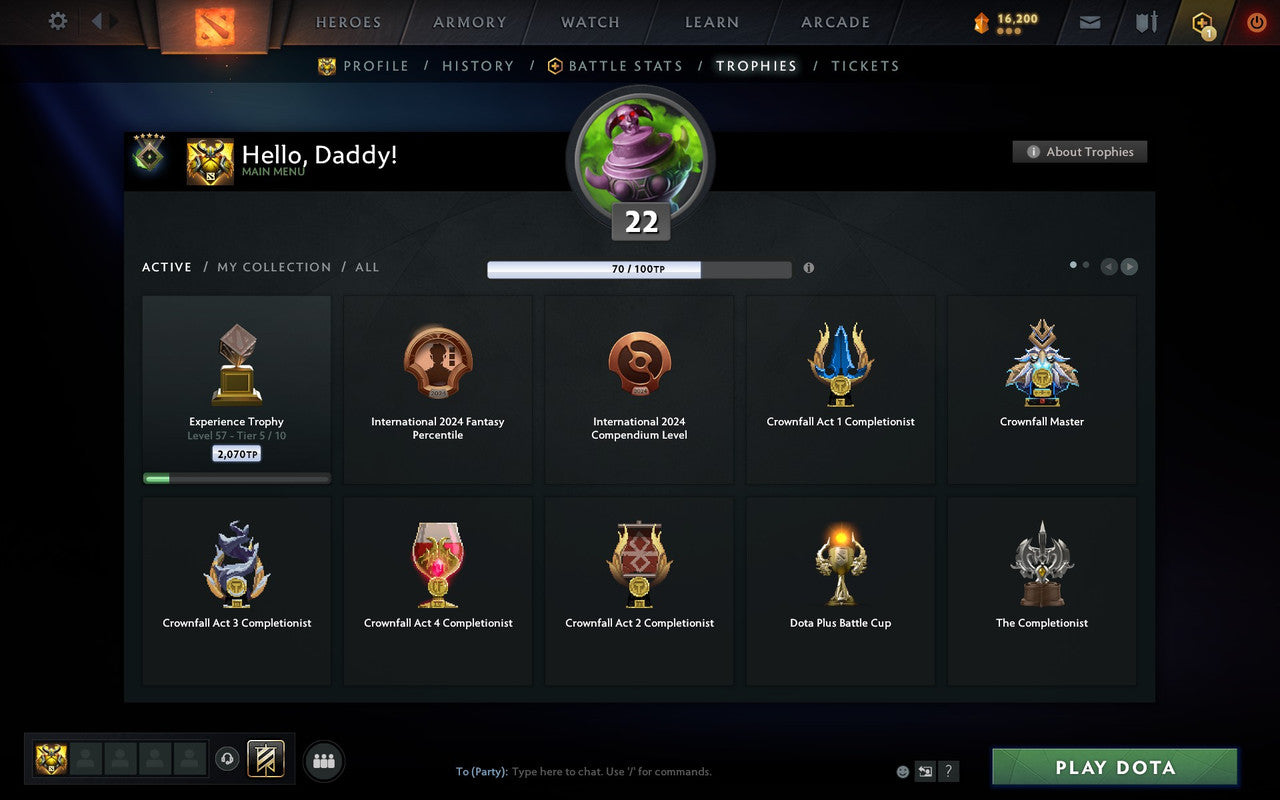This screenshot has height=800, width=1280.
Task: Open About Trophies
Action: tap(1080, 152)
